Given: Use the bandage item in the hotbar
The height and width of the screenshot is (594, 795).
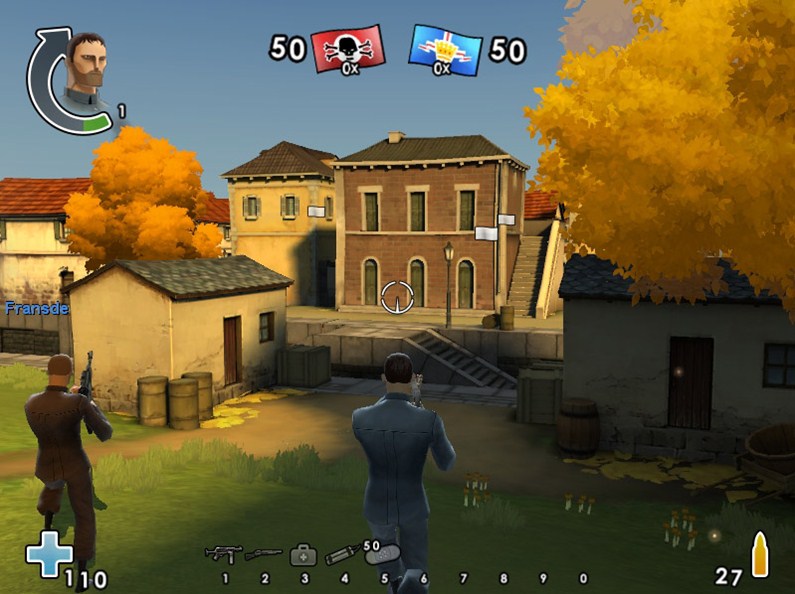Looking at the screenshot, I should [x=385, y=554].
